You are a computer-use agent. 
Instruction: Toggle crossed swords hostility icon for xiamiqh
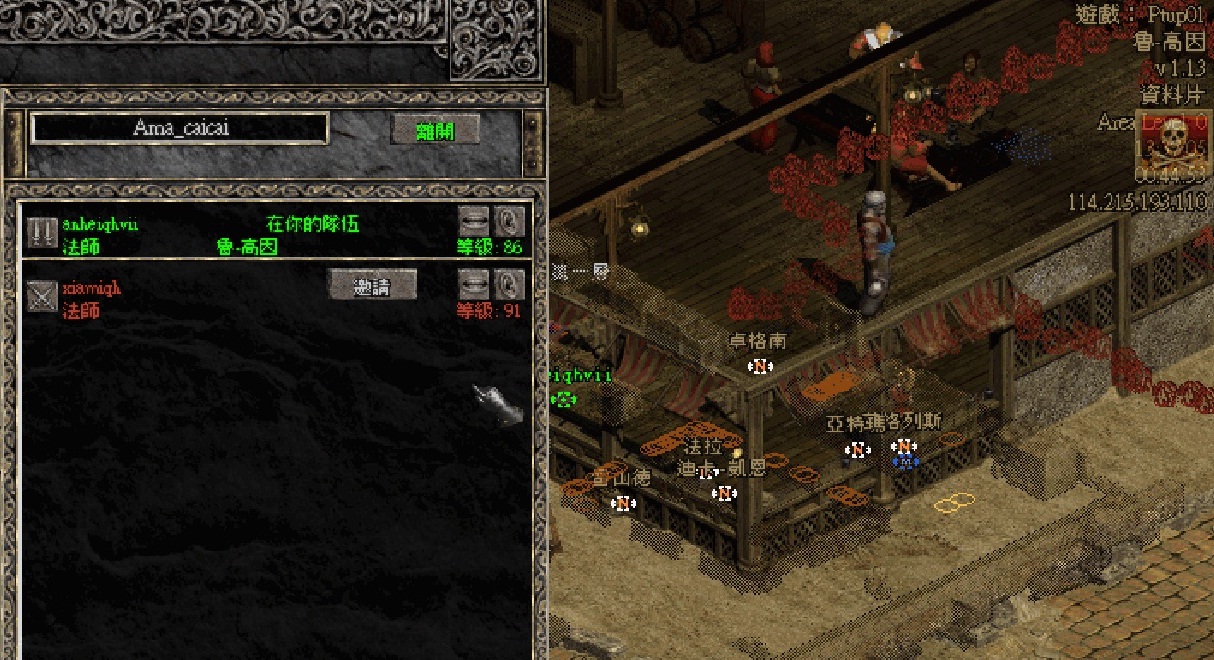coord(42,296)
